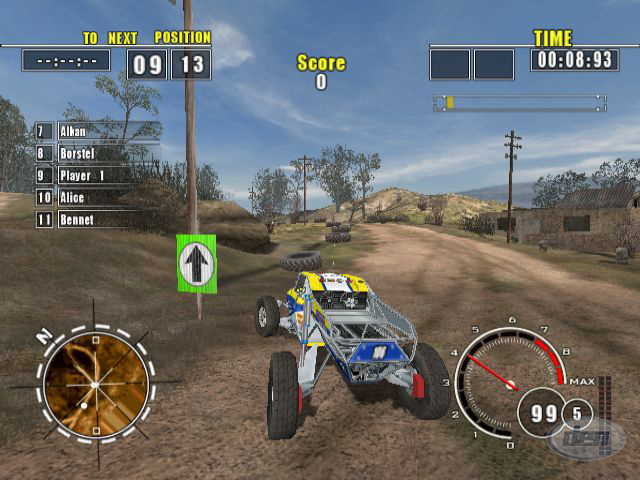Pick Bennet in the position list

(98, 219)
